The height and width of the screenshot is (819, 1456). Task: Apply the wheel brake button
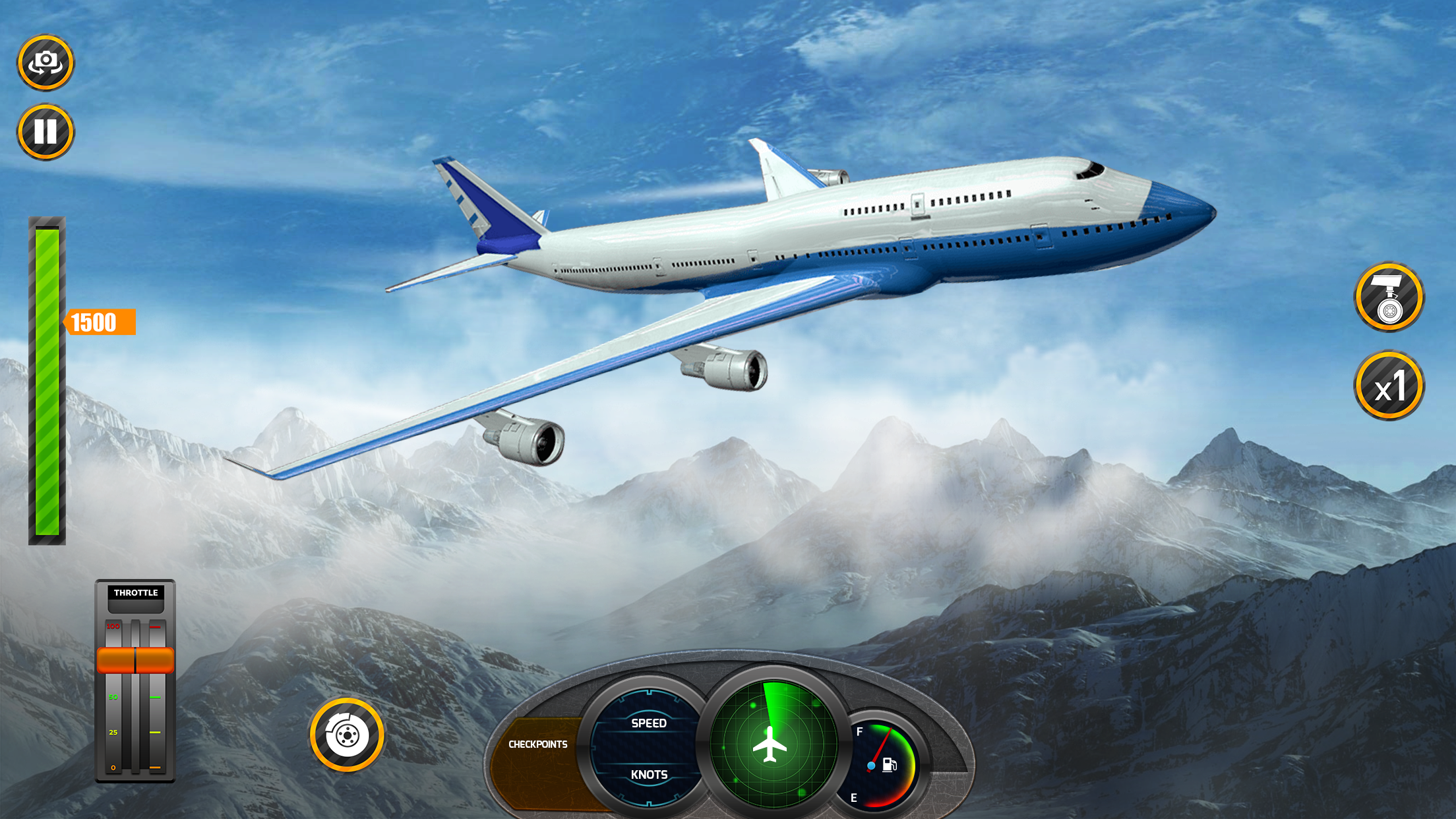tap(347, 735)
